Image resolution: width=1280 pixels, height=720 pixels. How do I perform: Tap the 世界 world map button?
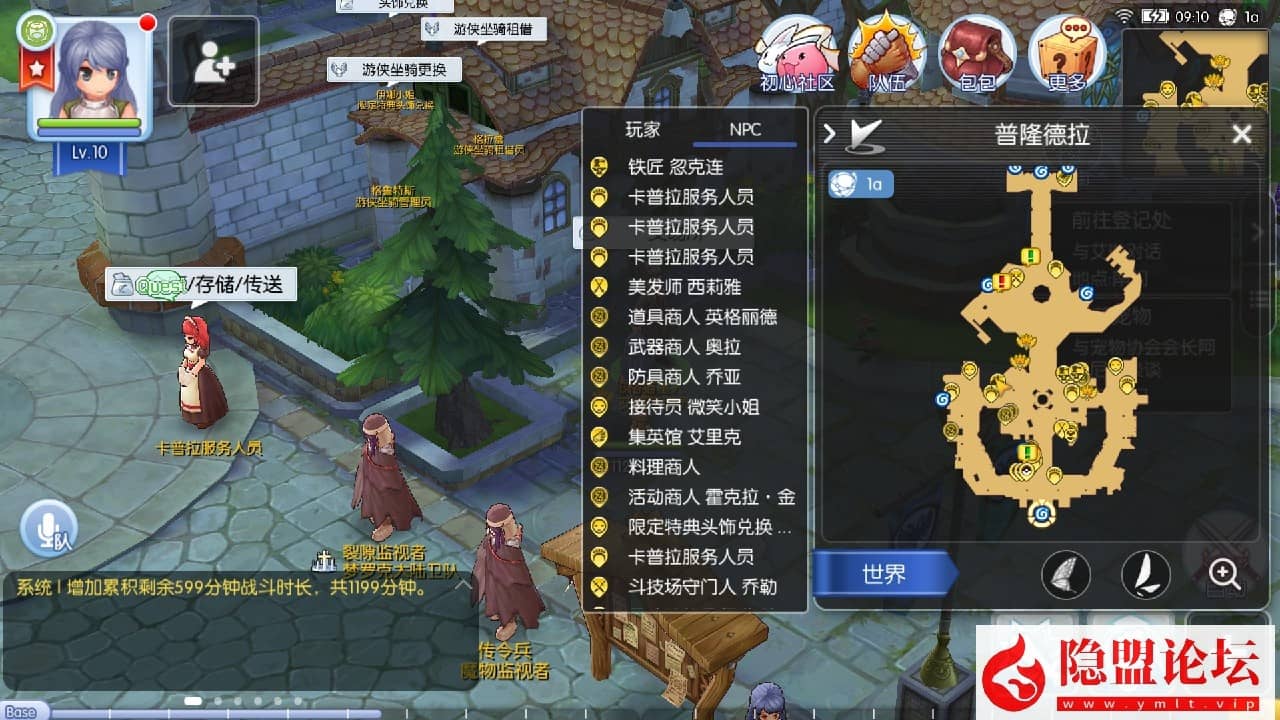click(884, 573)
